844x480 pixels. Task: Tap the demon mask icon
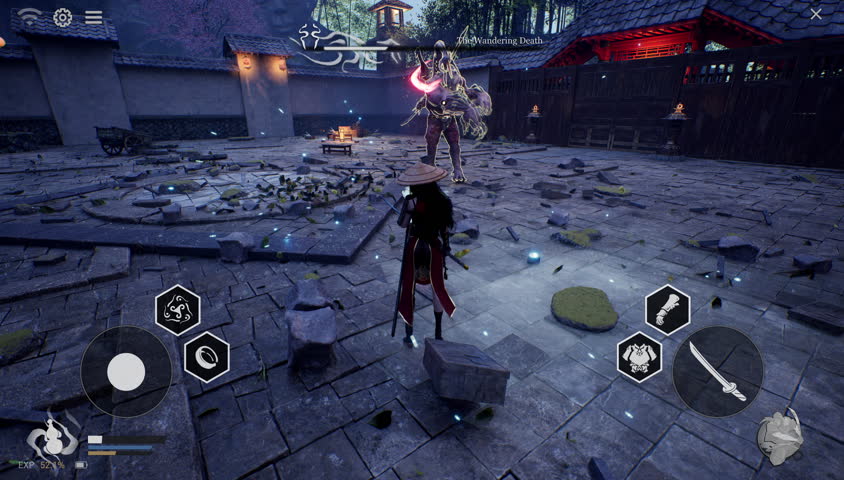[x=780, y=437]
